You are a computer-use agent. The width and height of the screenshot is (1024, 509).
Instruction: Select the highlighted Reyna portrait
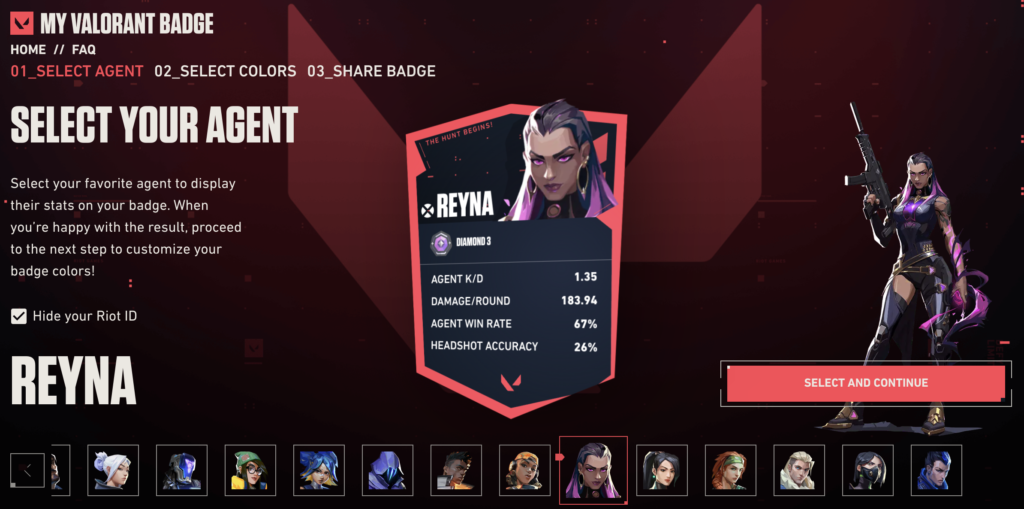pos(593,470)
